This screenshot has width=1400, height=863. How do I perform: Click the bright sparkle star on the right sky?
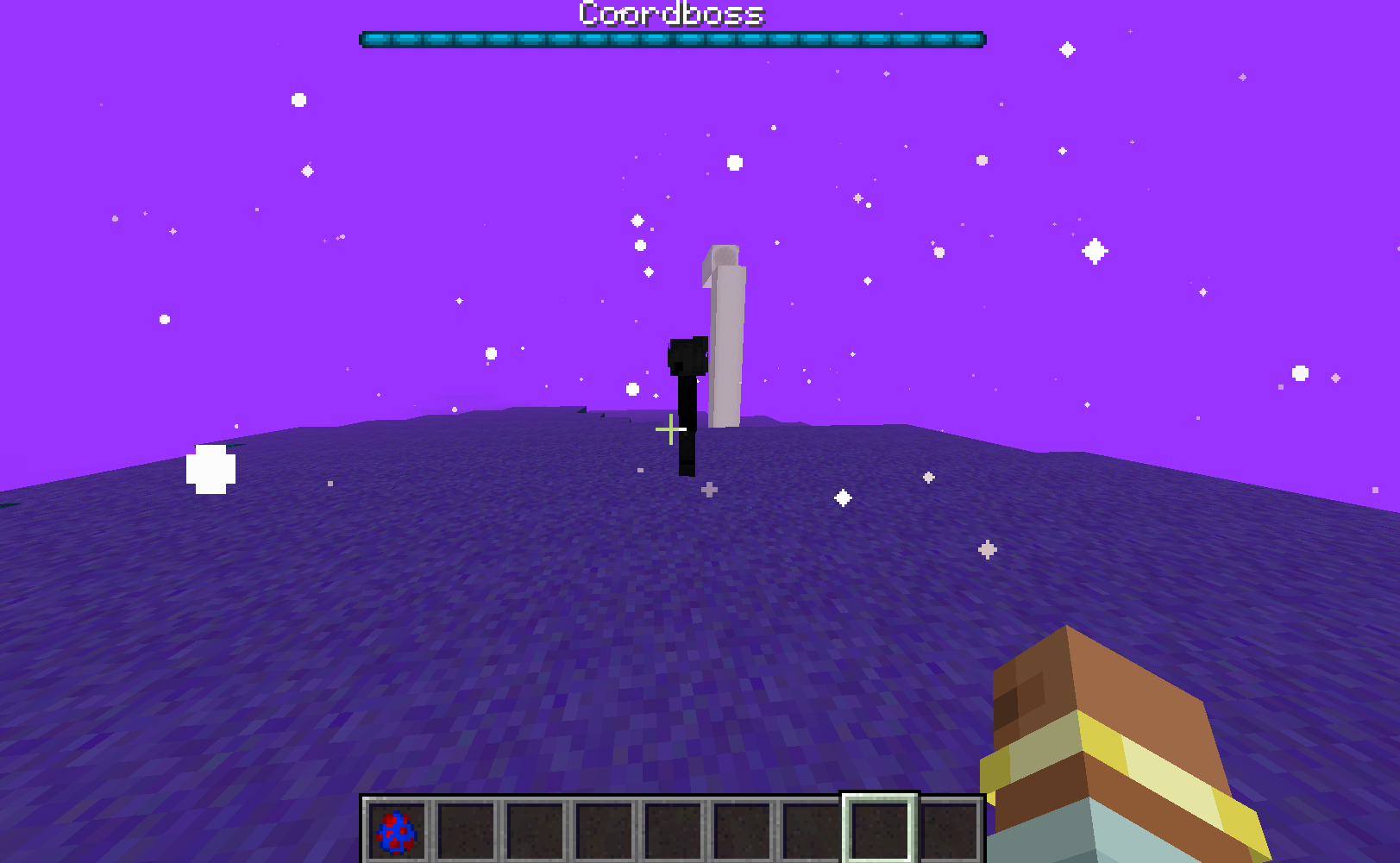click(1094, 252)
